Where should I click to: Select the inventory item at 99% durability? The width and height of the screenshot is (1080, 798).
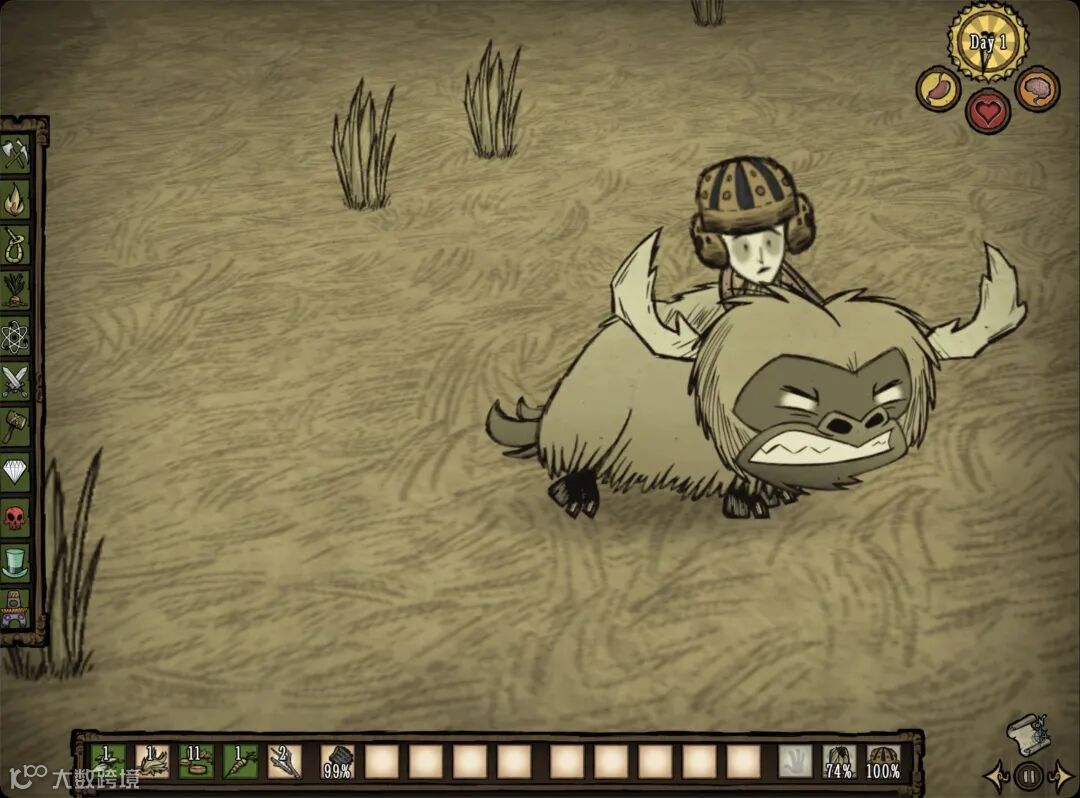[337, 762]
